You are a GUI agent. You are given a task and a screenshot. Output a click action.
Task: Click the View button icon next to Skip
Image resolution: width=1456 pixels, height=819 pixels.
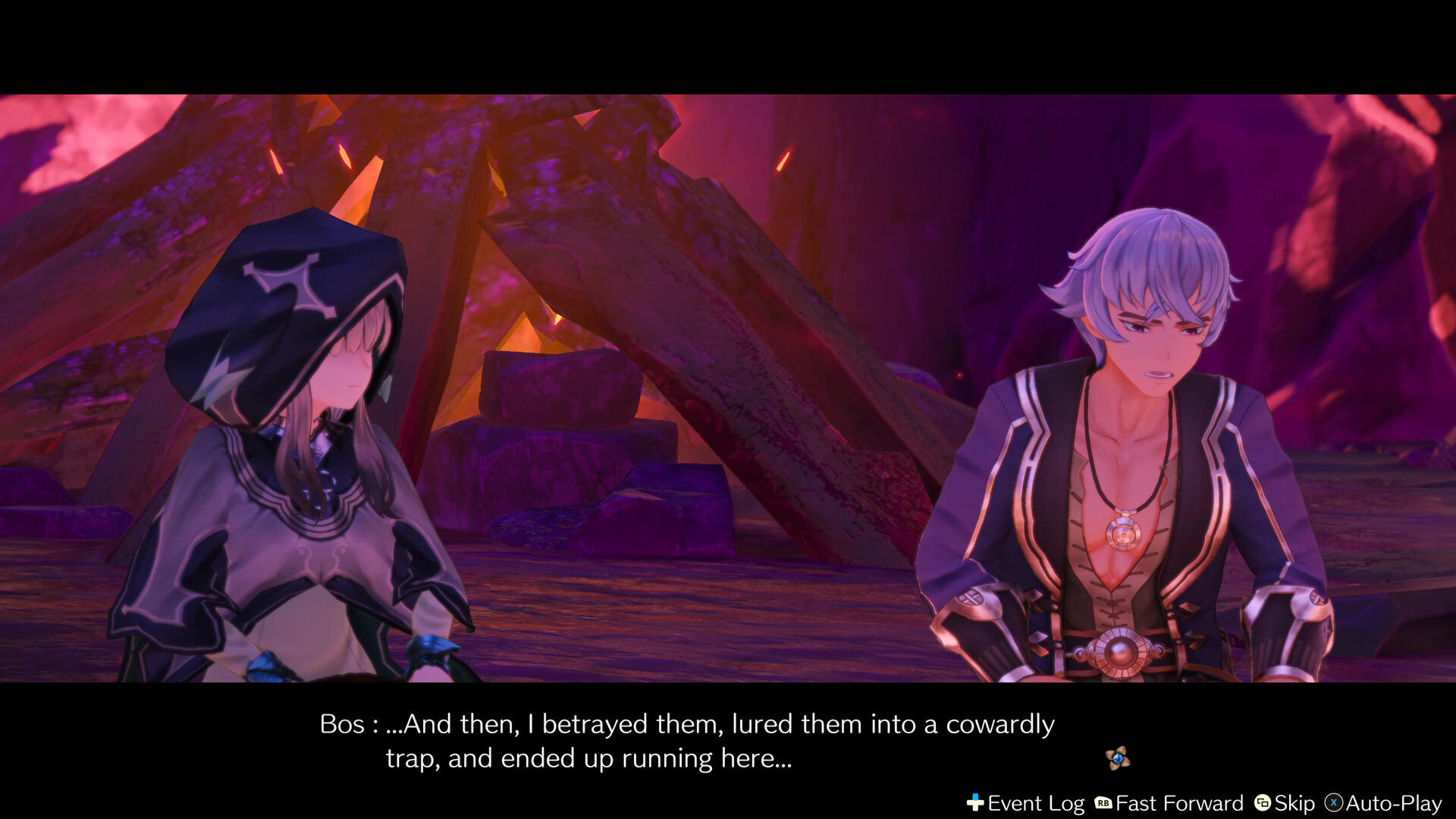pos(1263,802)
